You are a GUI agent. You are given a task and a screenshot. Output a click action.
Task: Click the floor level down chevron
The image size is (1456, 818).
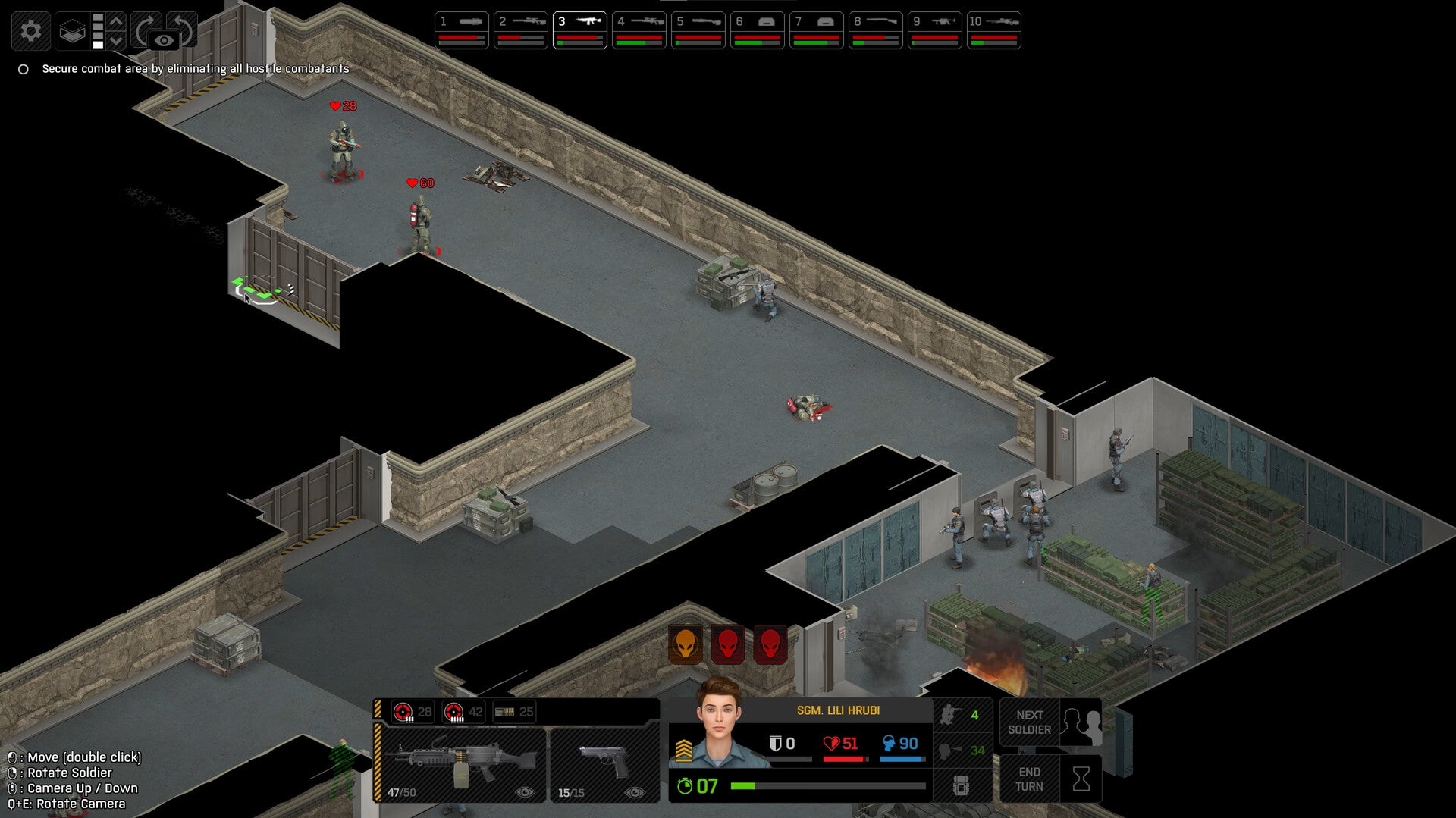tap(115, 39)
